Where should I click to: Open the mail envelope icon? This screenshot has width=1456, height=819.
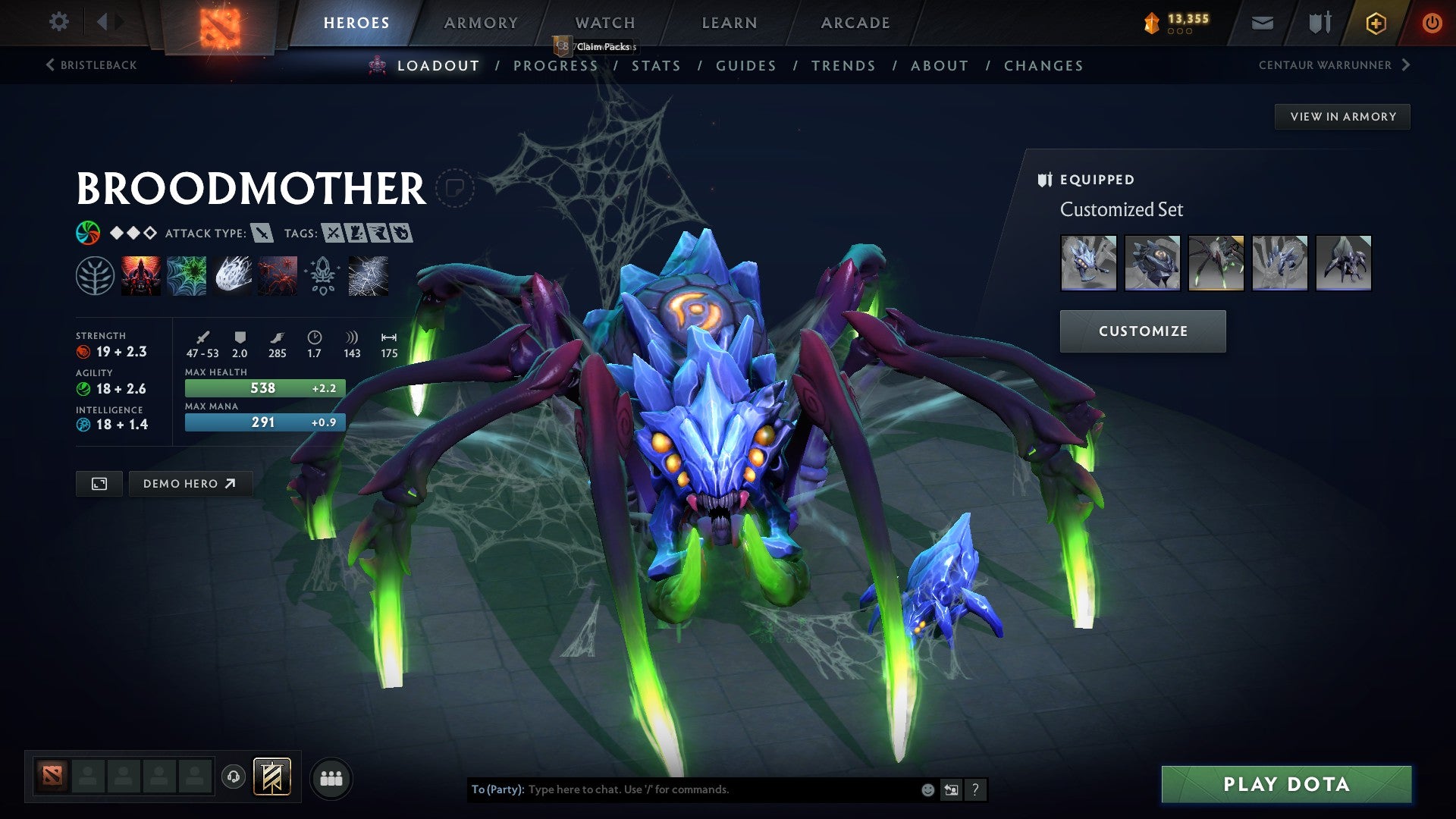[1262, 23]
